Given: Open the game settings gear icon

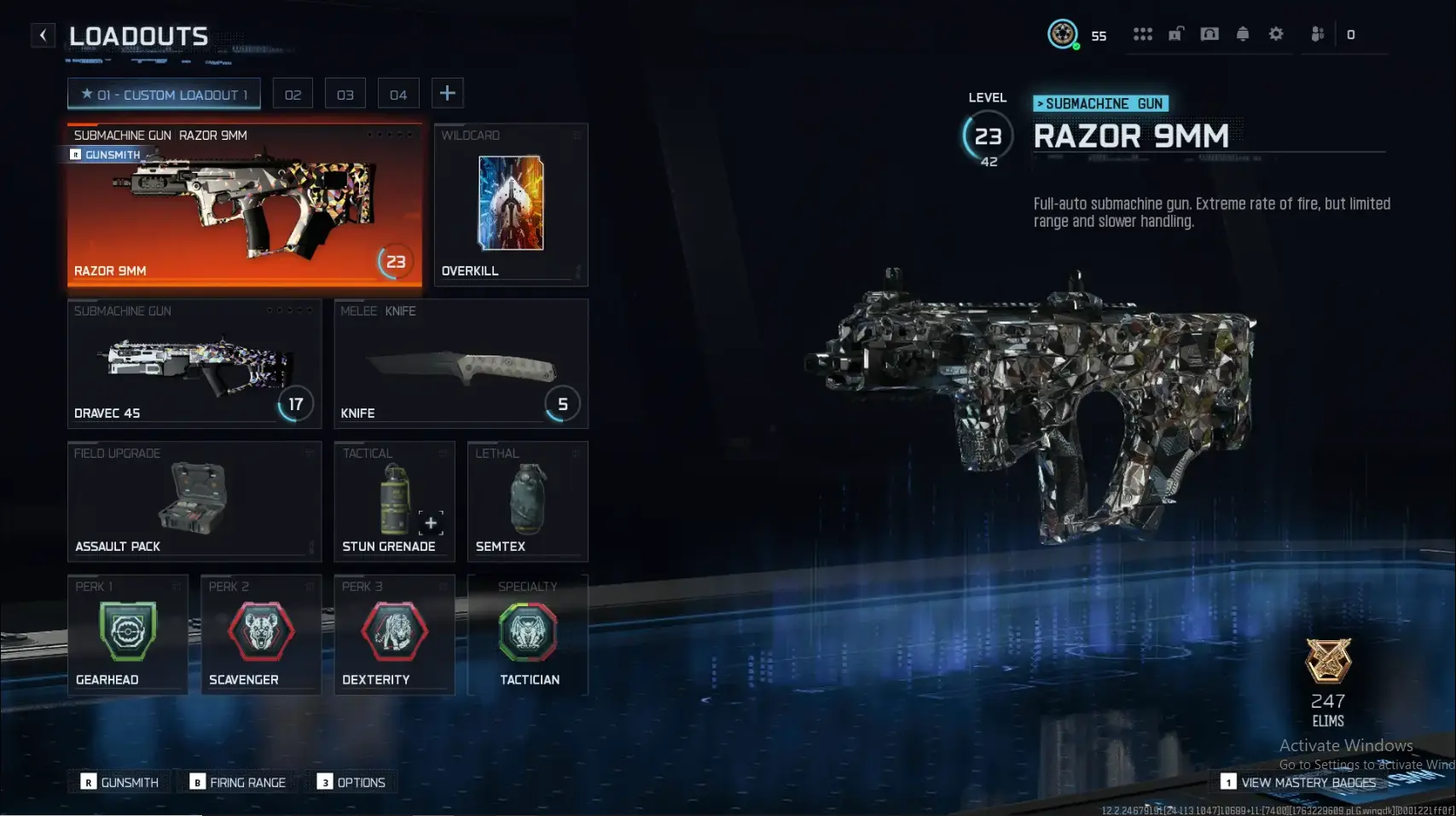Looking at the screenshot, I should 1276,34.
